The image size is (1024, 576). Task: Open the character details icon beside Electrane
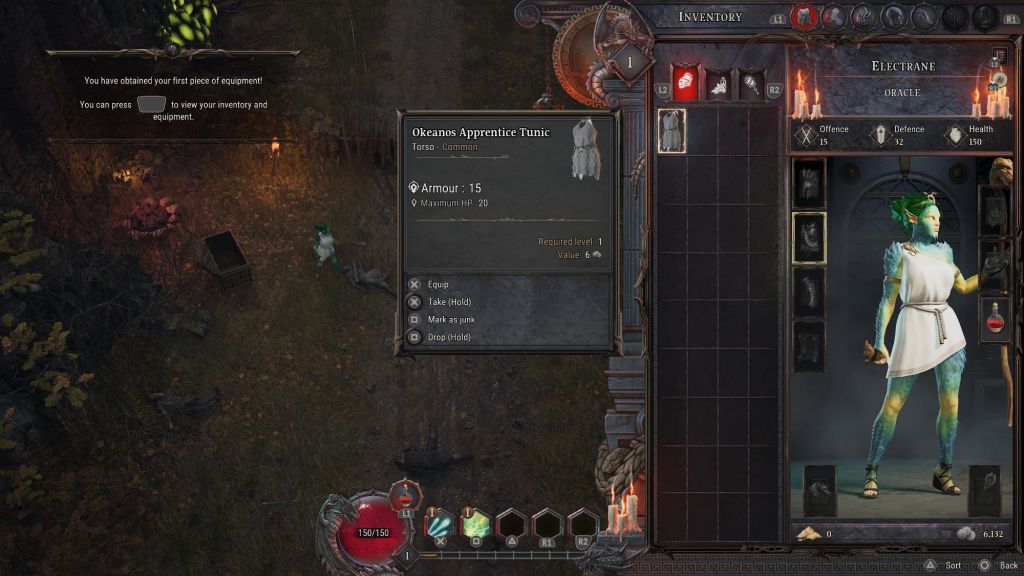(x=998, y=58)
